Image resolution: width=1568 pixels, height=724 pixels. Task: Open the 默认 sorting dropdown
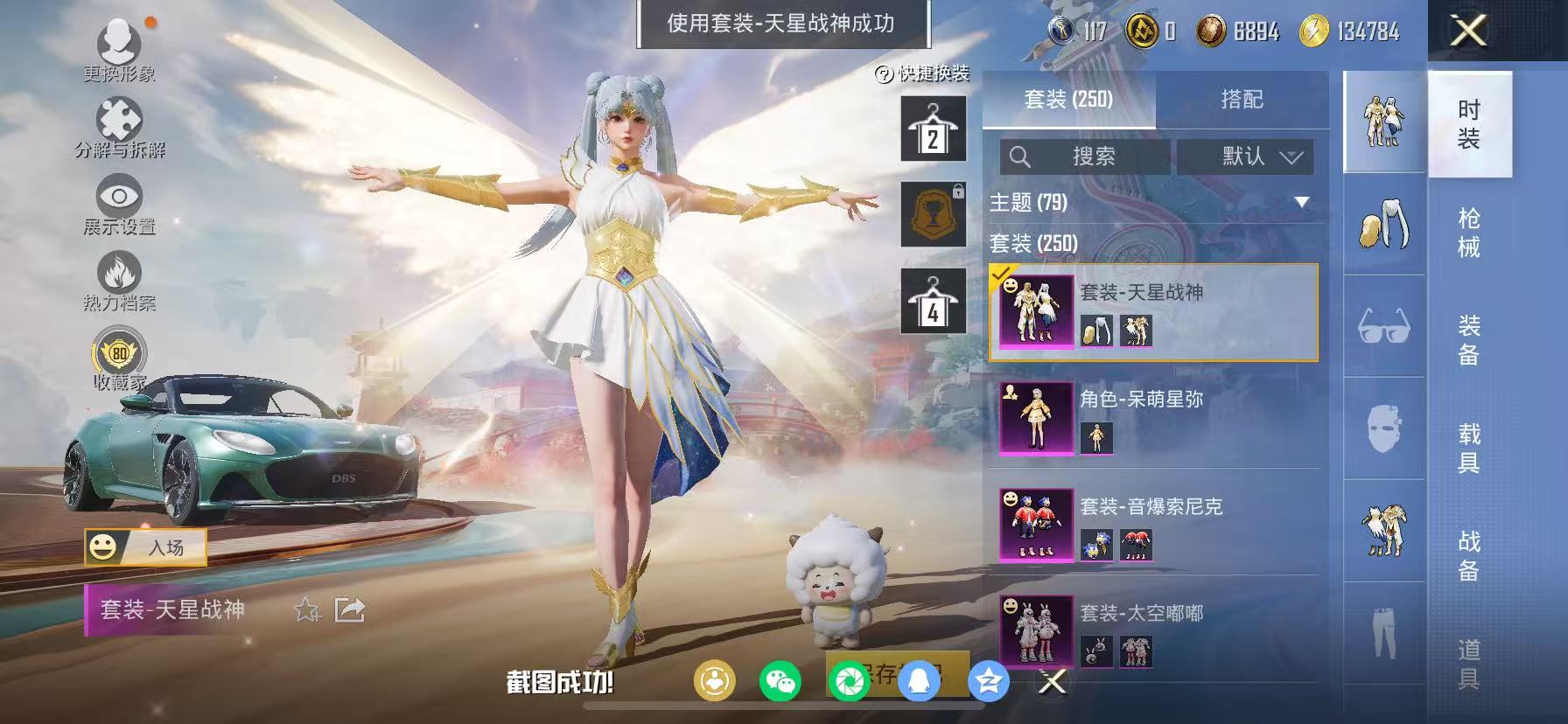point(1246,157)
